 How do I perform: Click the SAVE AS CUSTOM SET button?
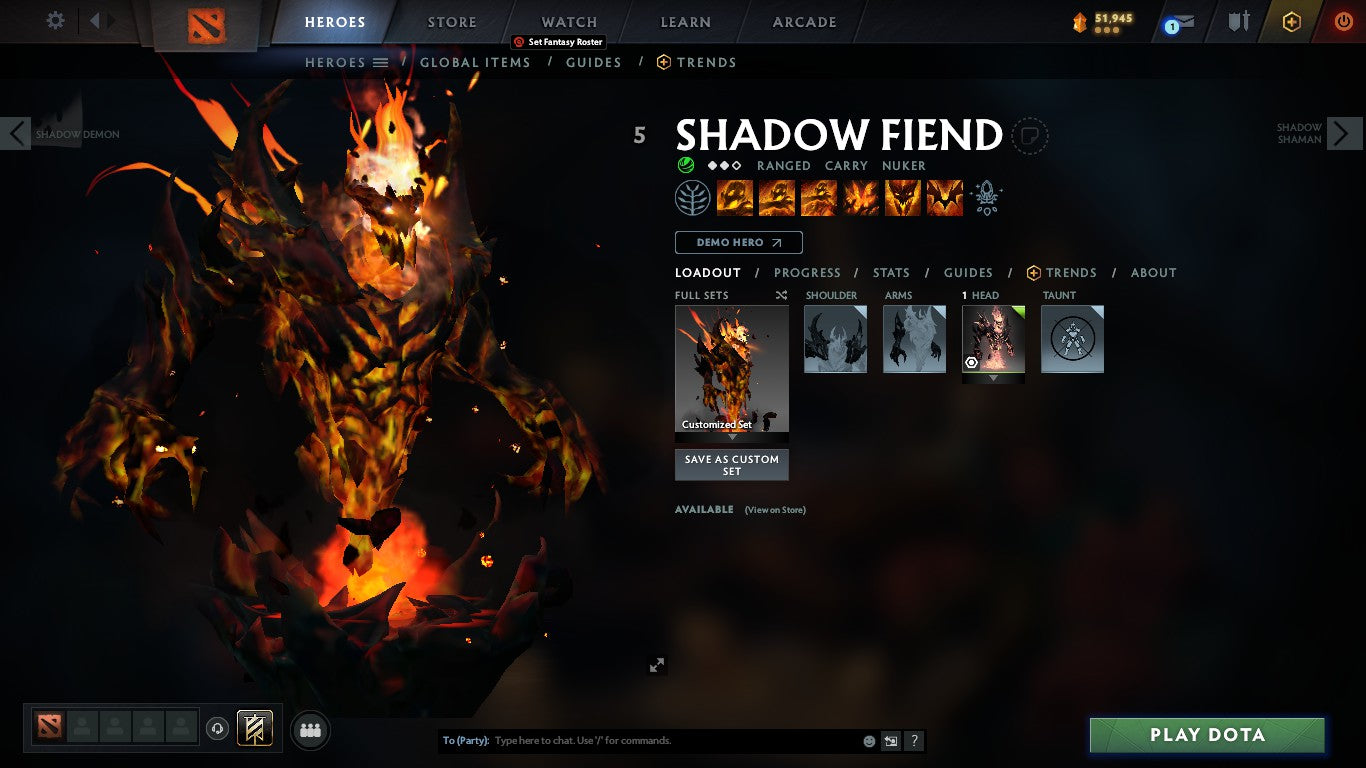click(x=731, y=463)
